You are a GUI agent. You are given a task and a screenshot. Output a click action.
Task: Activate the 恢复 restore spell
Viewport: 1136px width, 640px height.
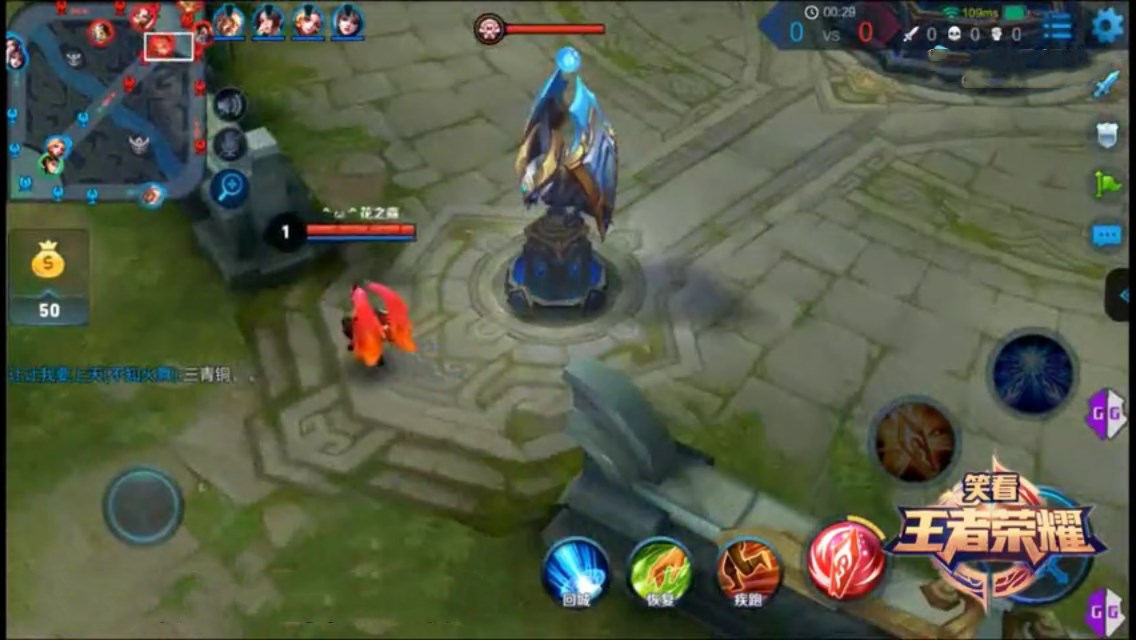coord(660,571)
